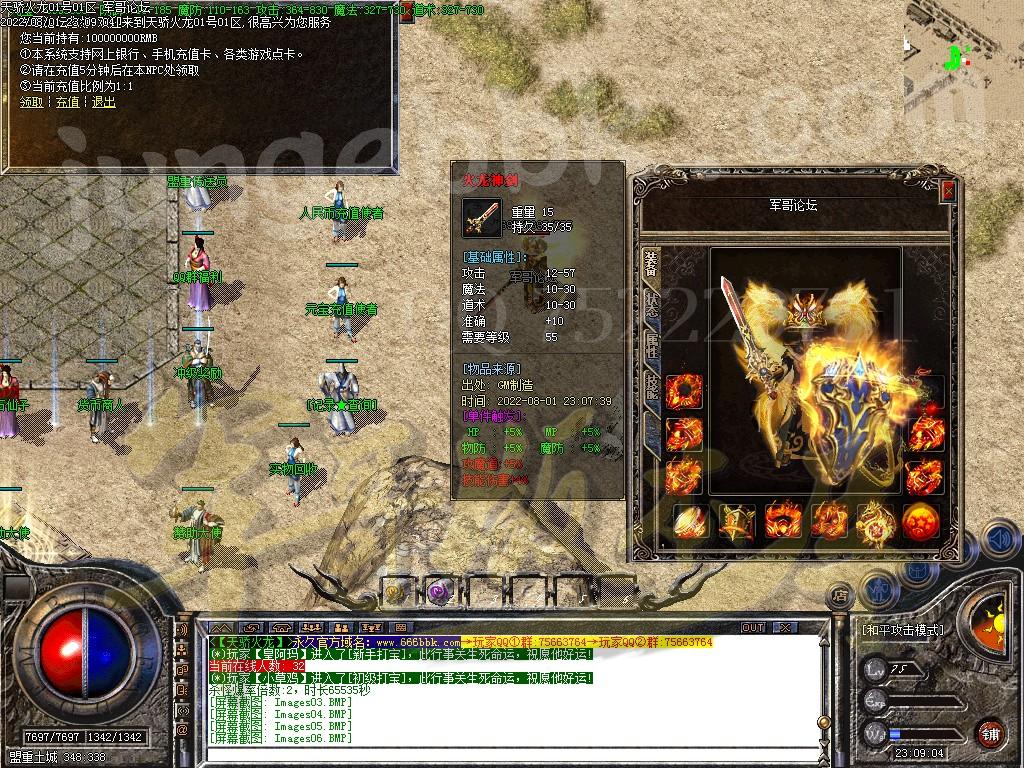Click the 店 store button
Screen dimensions: 1024x768
tap(840, 597)
